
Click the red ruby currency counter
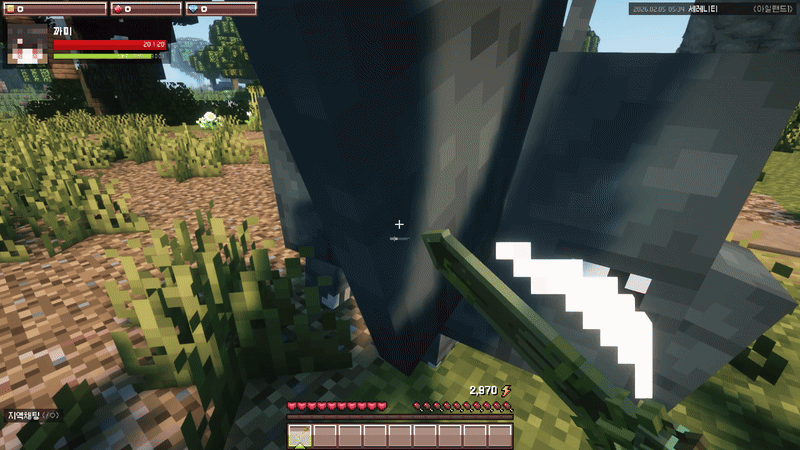tap(148, 9)
